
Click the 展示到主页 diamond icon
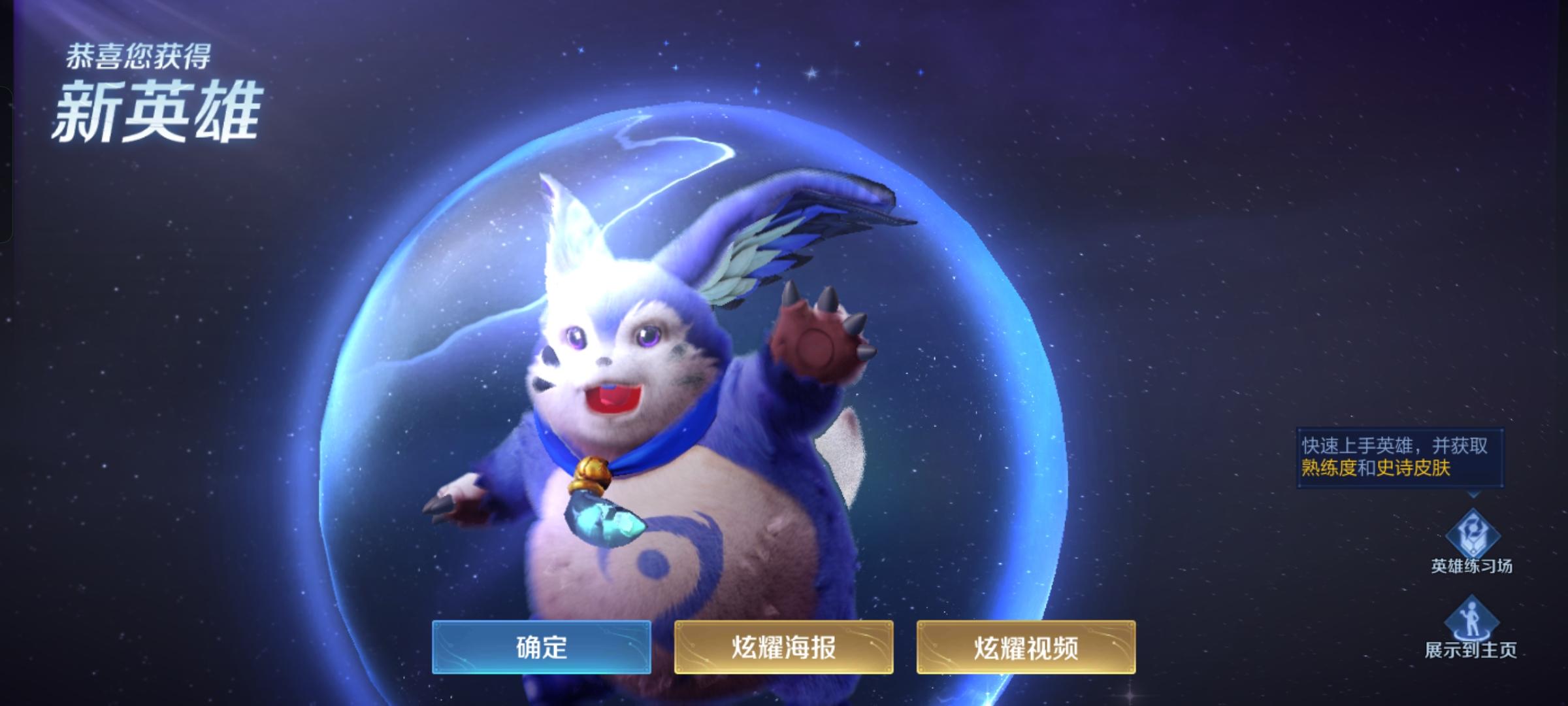[1471, 615]
